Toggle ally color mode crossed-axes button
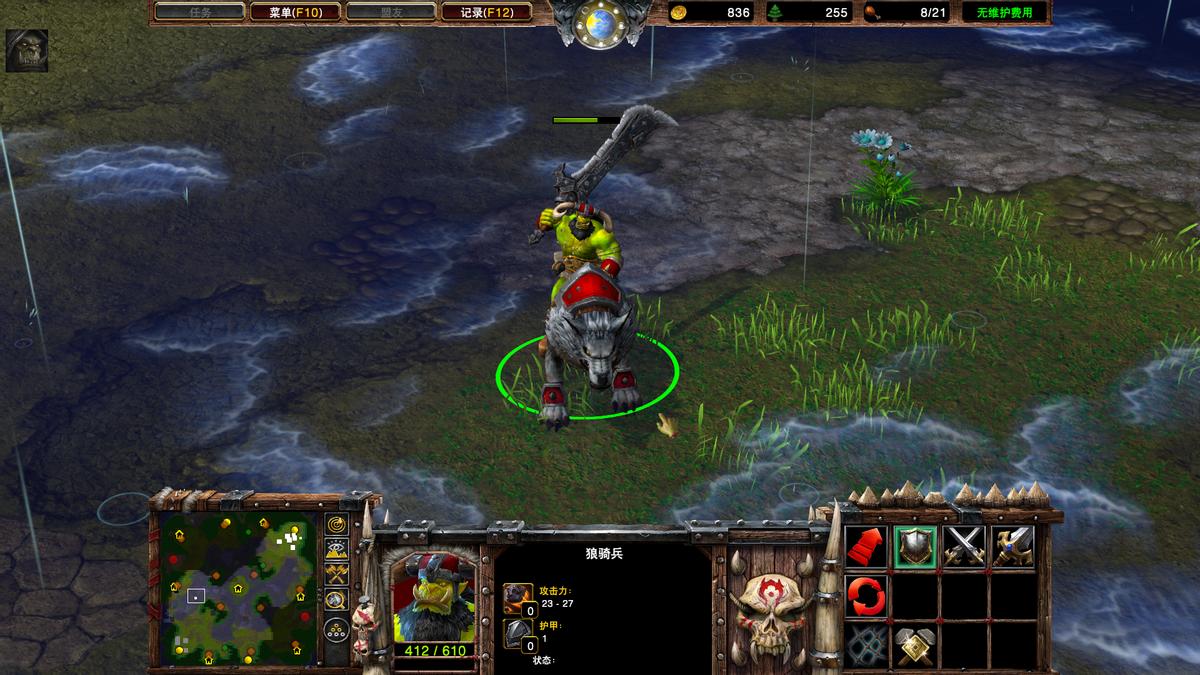The height and width of the screenshot is (675, 1200). coord(336,575)
